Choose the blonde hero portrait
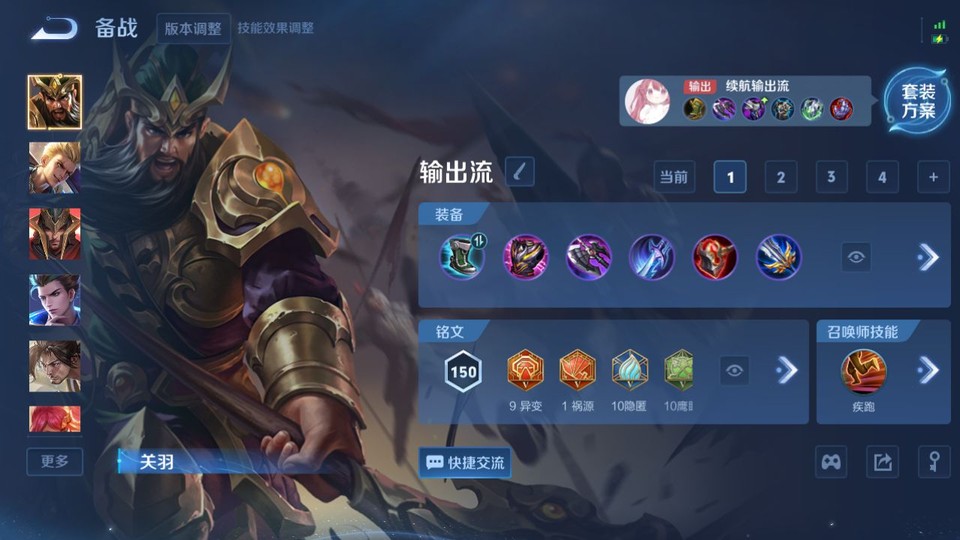 [x=55, y=167]
